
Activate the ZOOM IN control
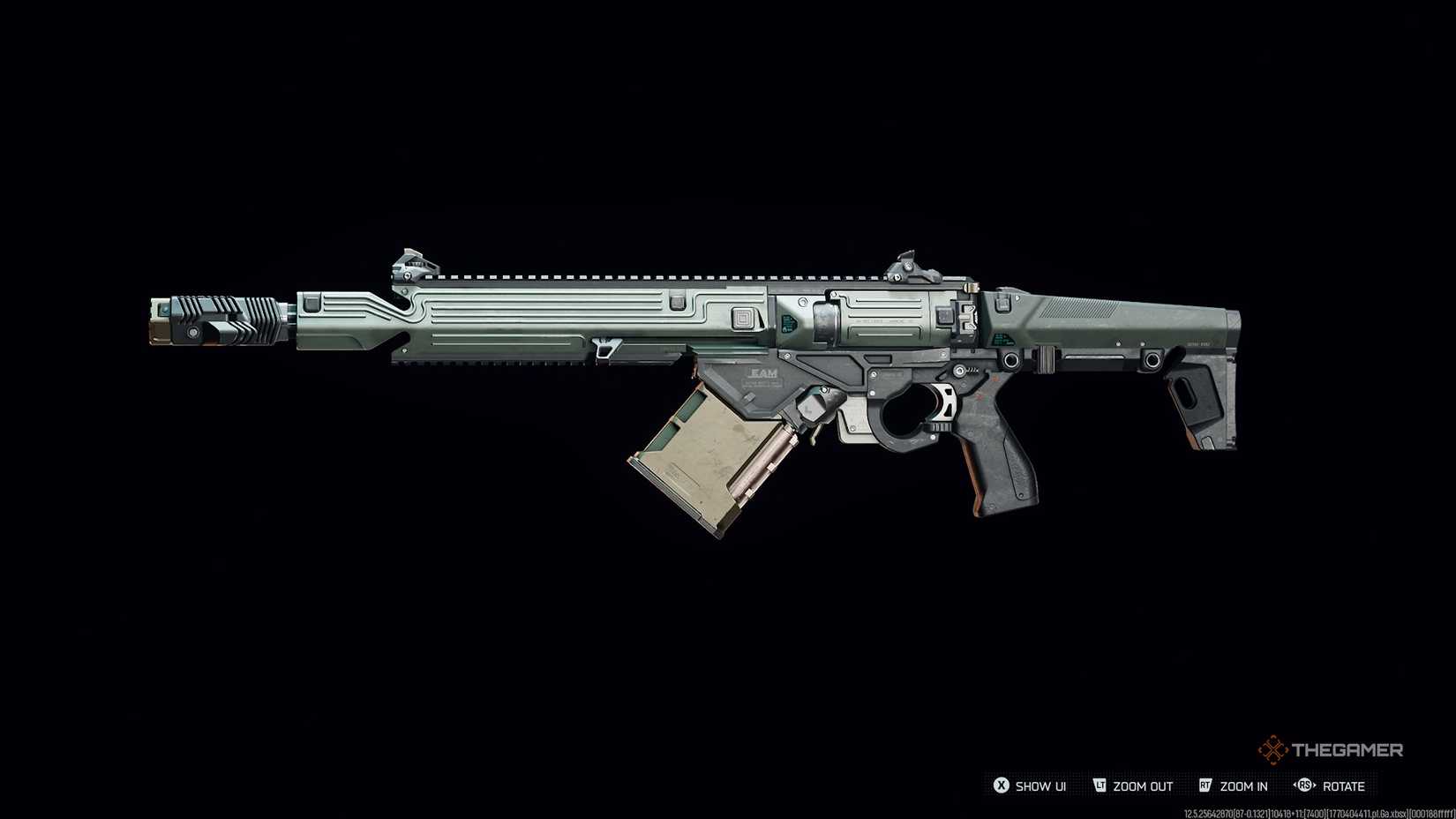(1243, 786)
